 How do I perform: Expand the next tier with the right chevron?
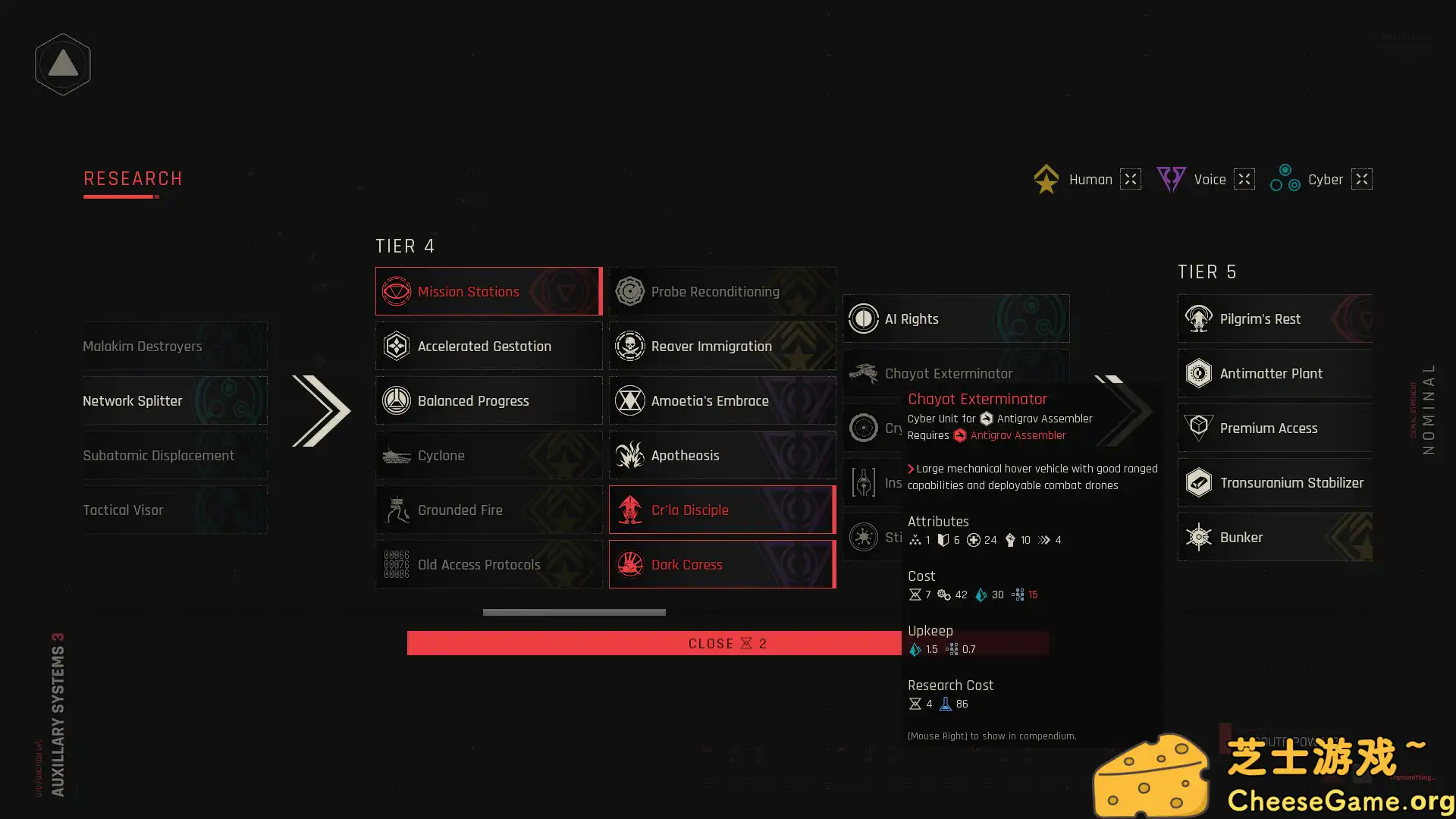[x=1122, y=409]
